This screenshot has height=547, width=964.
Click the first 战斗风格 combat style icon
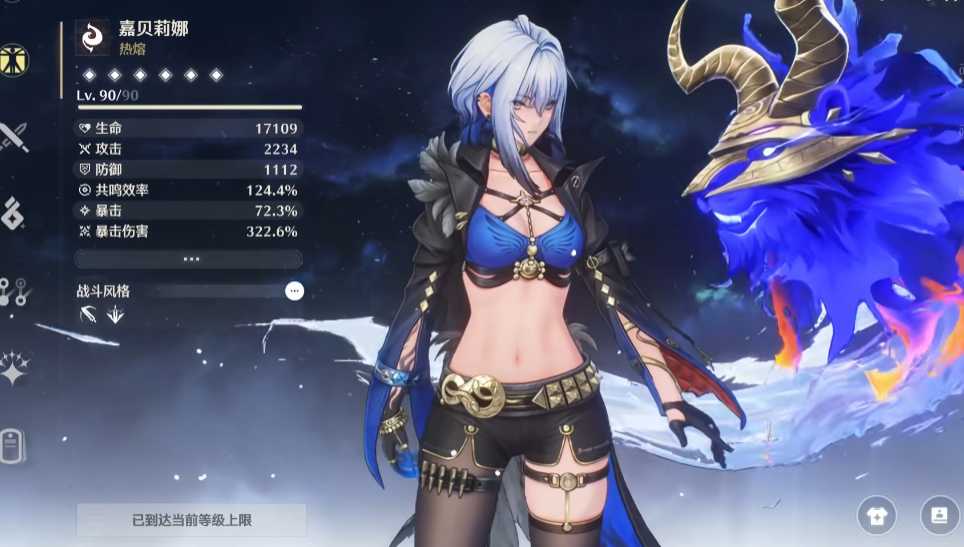89,315
